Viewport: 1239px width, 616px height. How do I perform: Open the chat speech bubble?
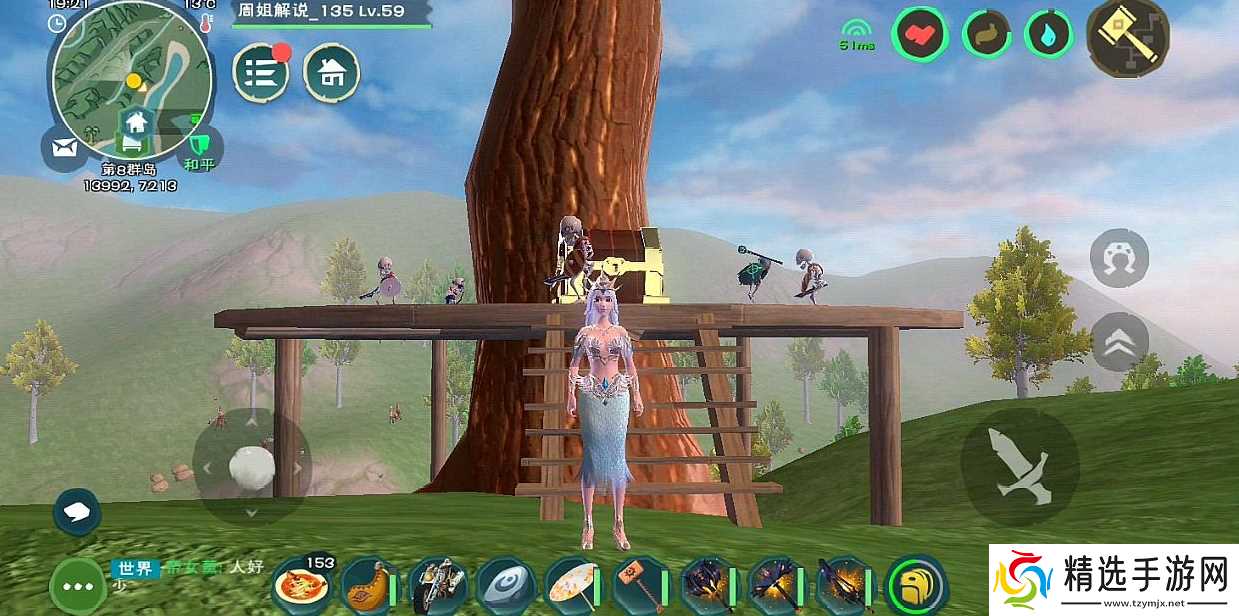point(77,513)
